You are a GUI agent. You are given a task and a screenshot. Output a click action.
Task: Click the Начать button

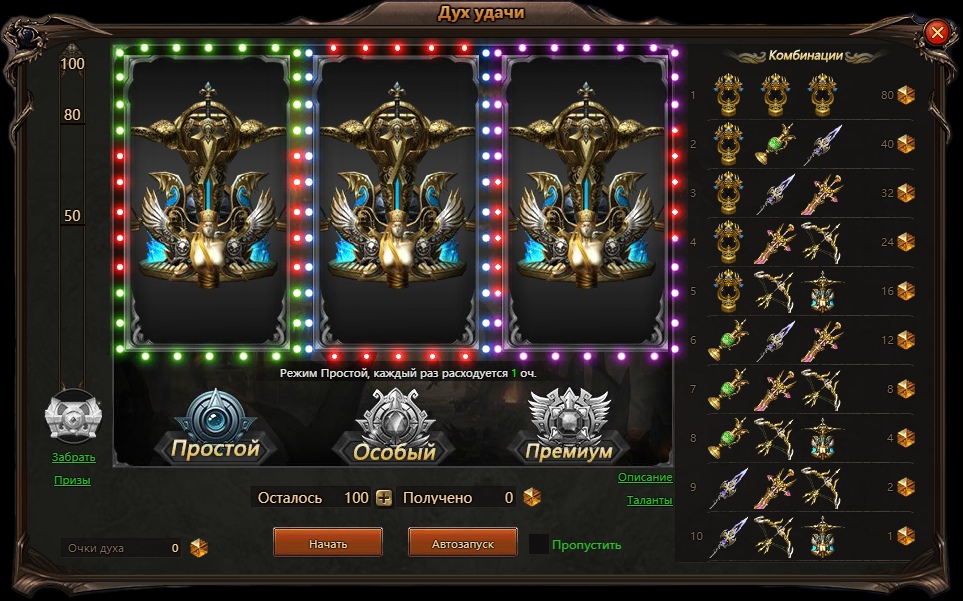[x=328, y=542]
